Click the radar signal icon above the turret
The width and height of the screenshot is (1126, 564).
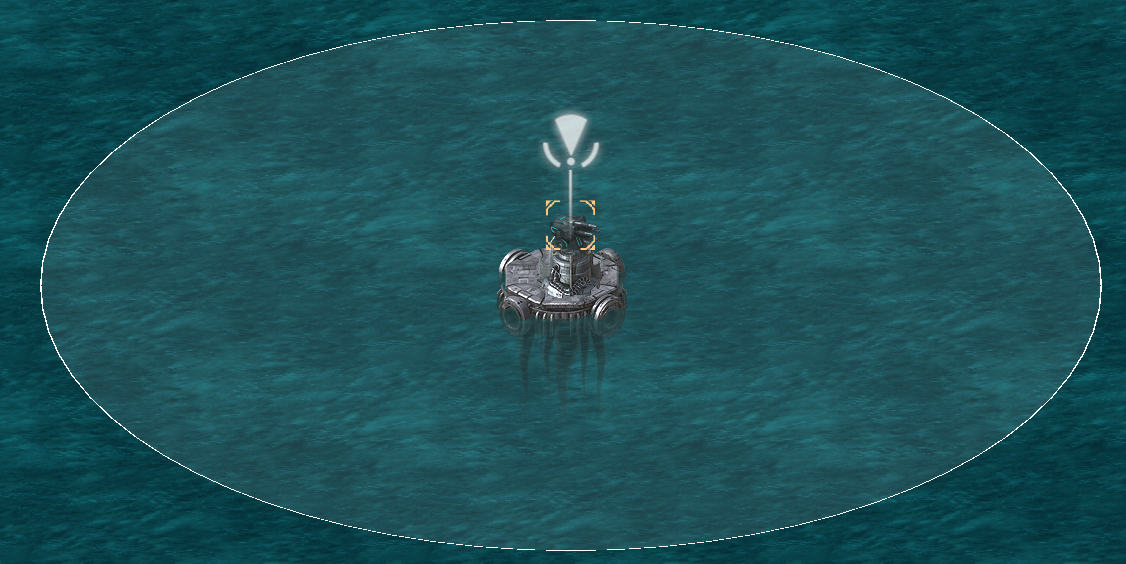pos(570,142)
